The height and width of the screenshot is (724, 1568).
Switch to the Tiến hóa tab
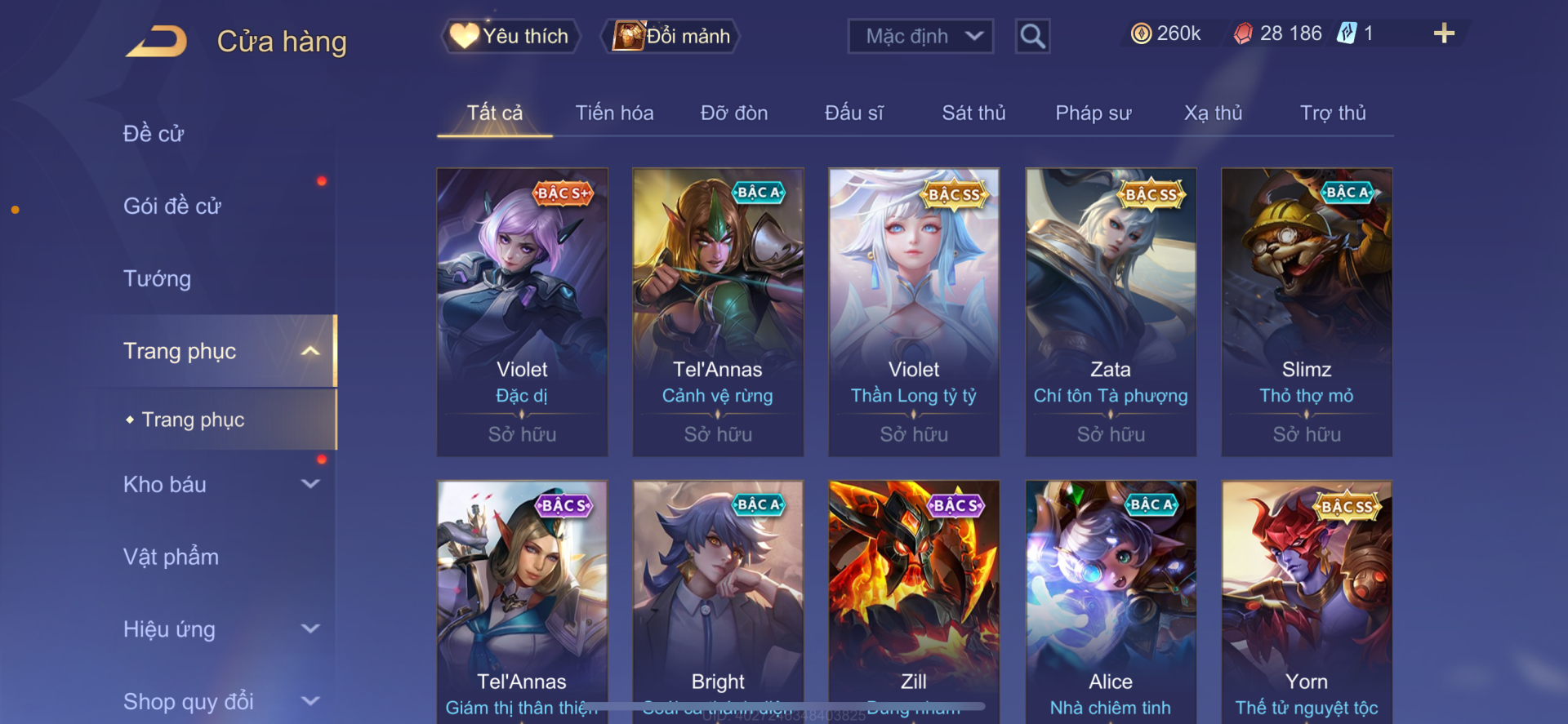click(614, 113)
